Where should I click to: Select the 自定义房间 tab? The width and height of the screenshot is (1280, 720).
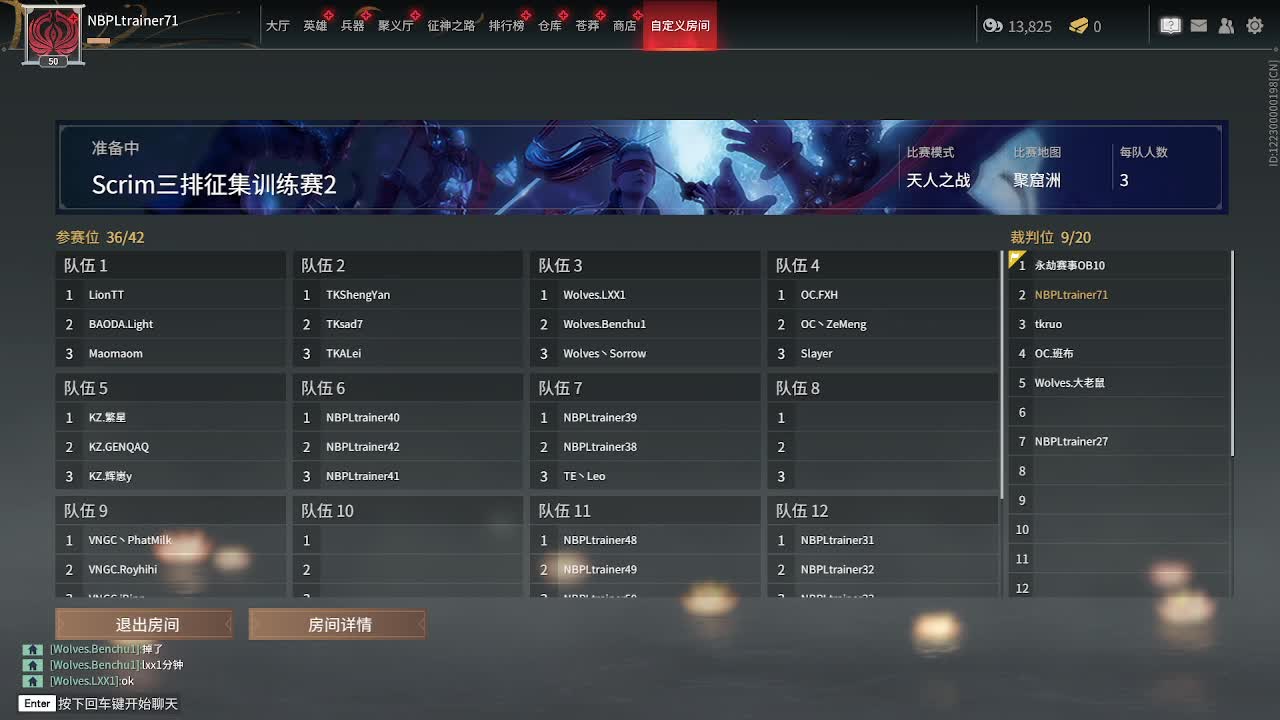pos(679,27)
